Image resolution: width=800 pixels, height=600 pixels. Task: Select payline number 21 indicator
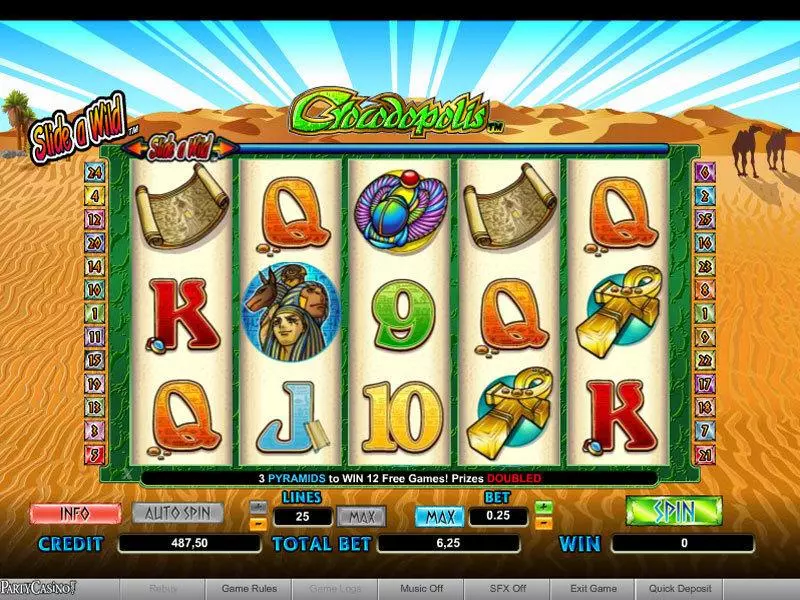(x=705, y=456)
